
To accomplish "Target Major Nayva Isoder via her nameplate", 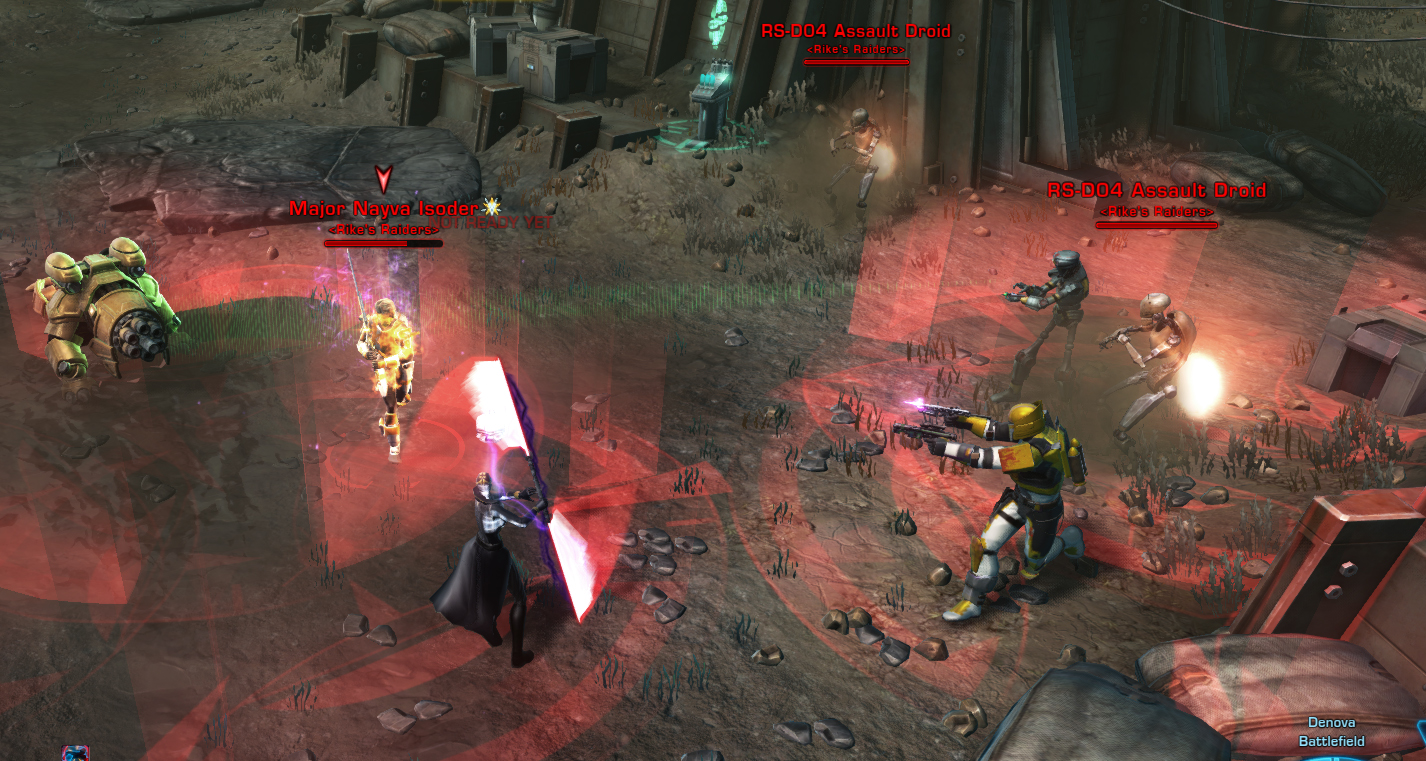I will pos(383,209).
